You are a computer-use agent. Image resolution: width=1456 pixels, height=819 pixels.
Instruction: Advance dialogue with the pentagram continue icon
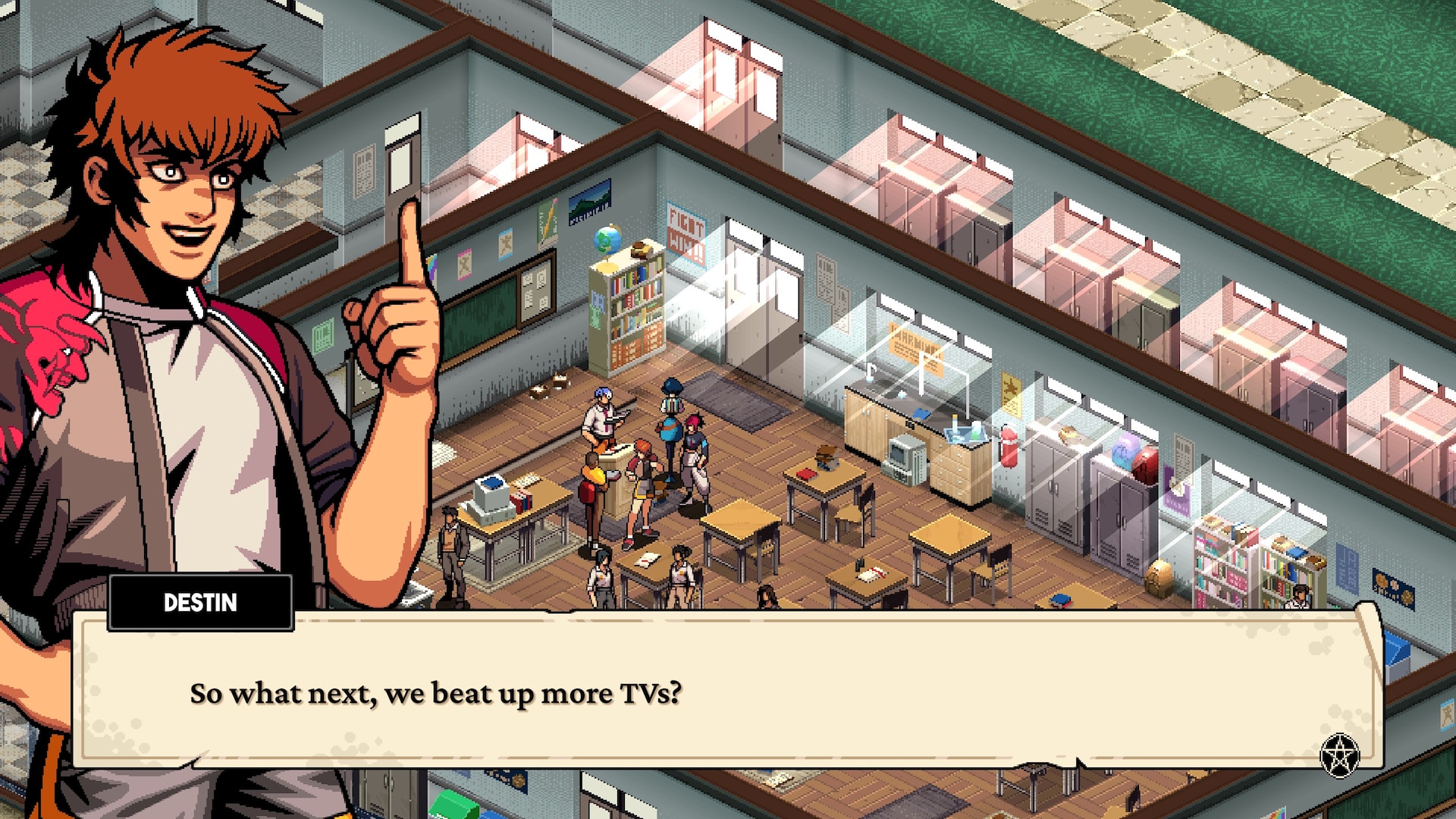click(1339, 755)
